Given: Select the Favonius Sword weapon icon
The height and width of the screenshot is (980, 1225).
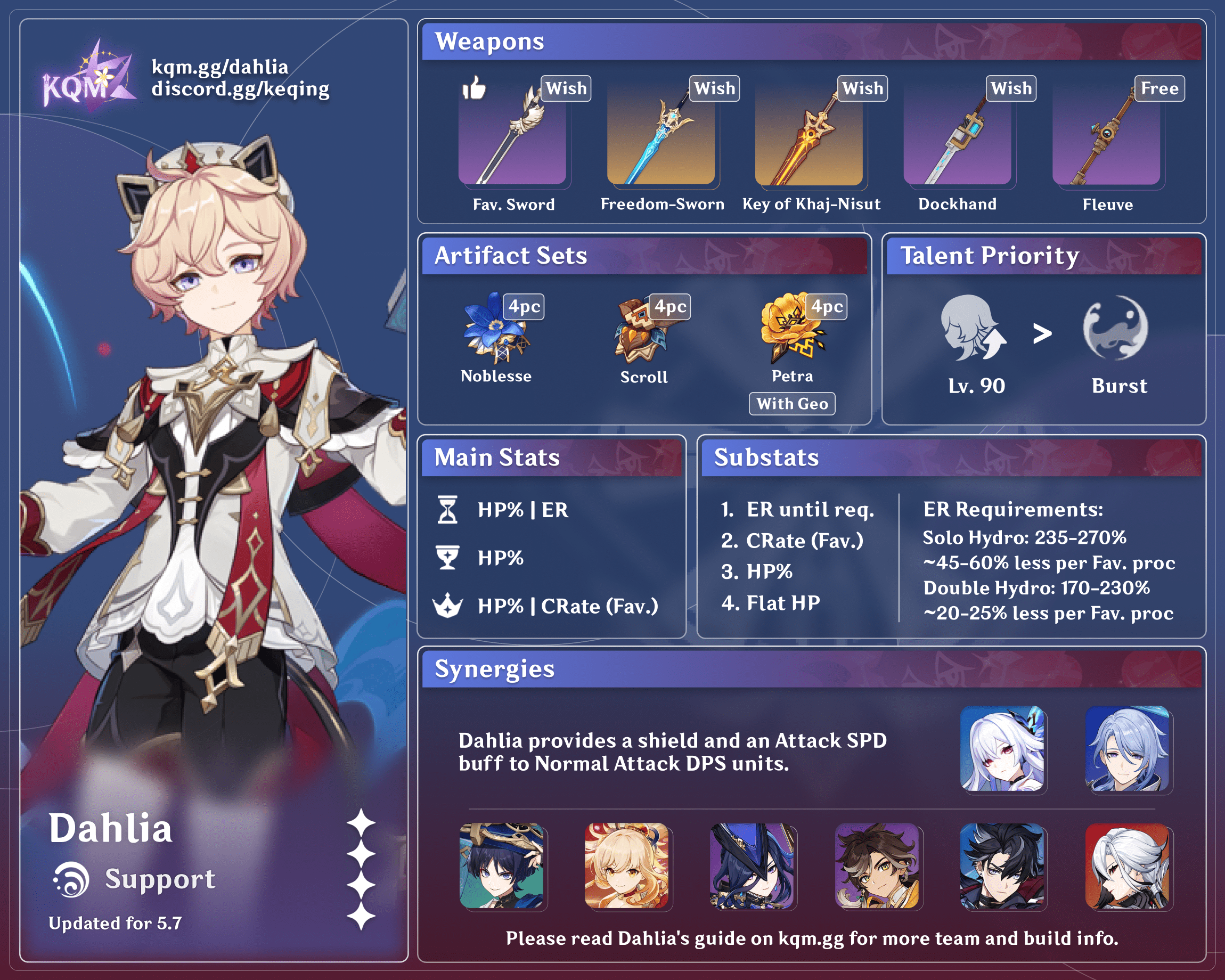Looking at the screenshot, I should click(512, 136).
